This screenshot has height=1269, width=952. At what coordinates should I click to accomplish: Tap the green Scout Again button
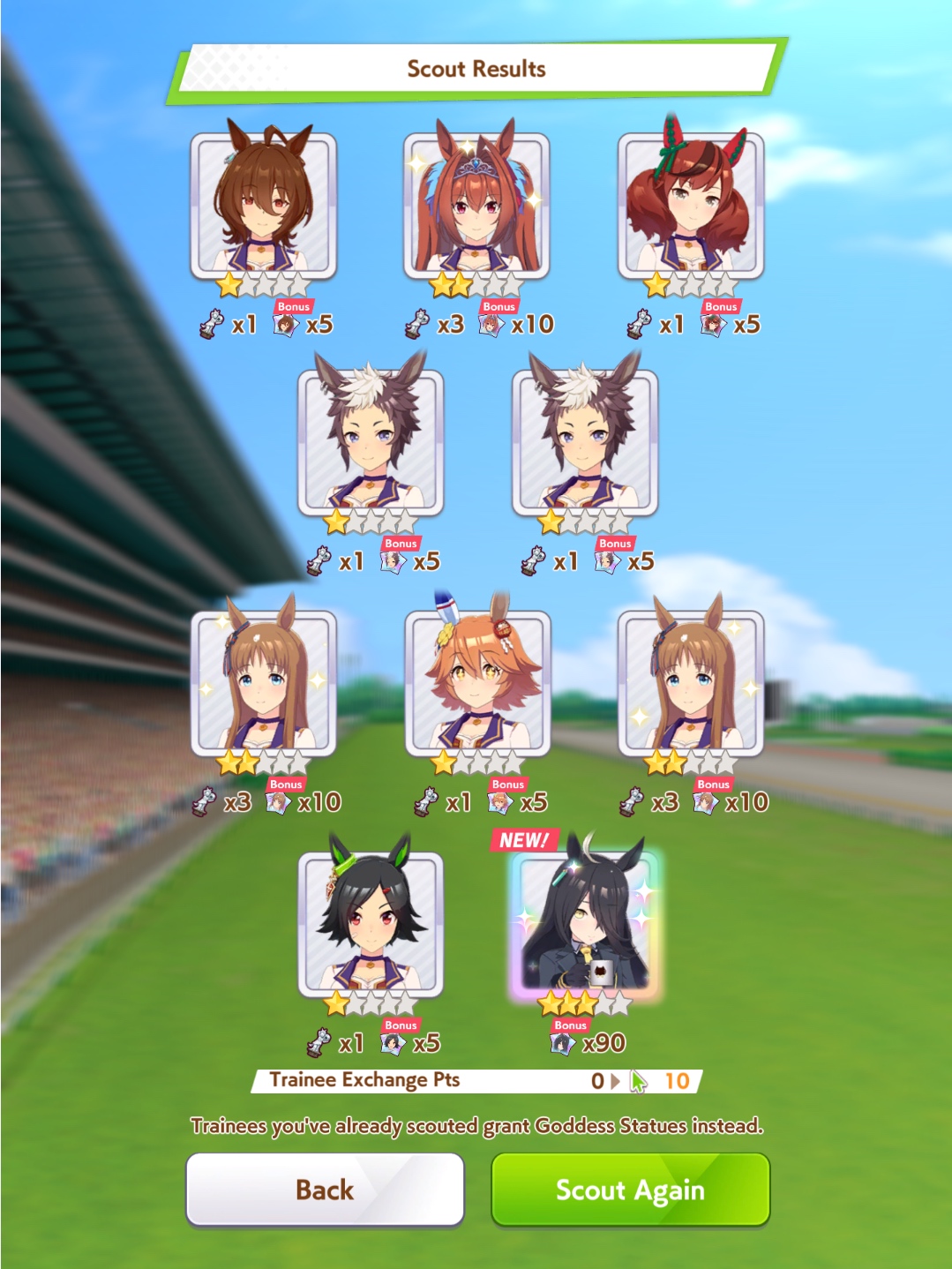click(x=630, y=1189)
